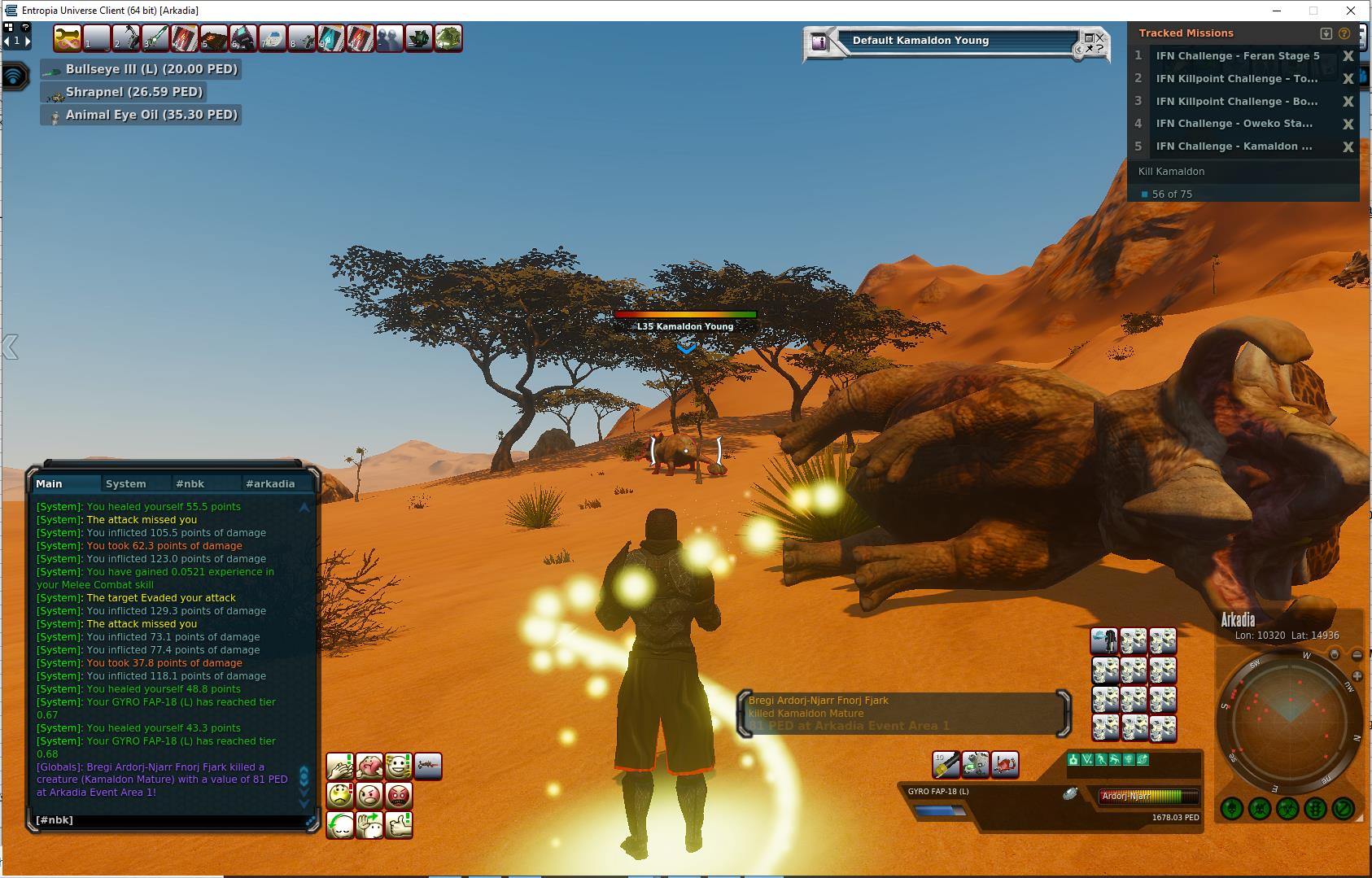Viewport: 1372px width, 878px height.
Task: Use the thumbs up emote
Action: coord(399,824)
